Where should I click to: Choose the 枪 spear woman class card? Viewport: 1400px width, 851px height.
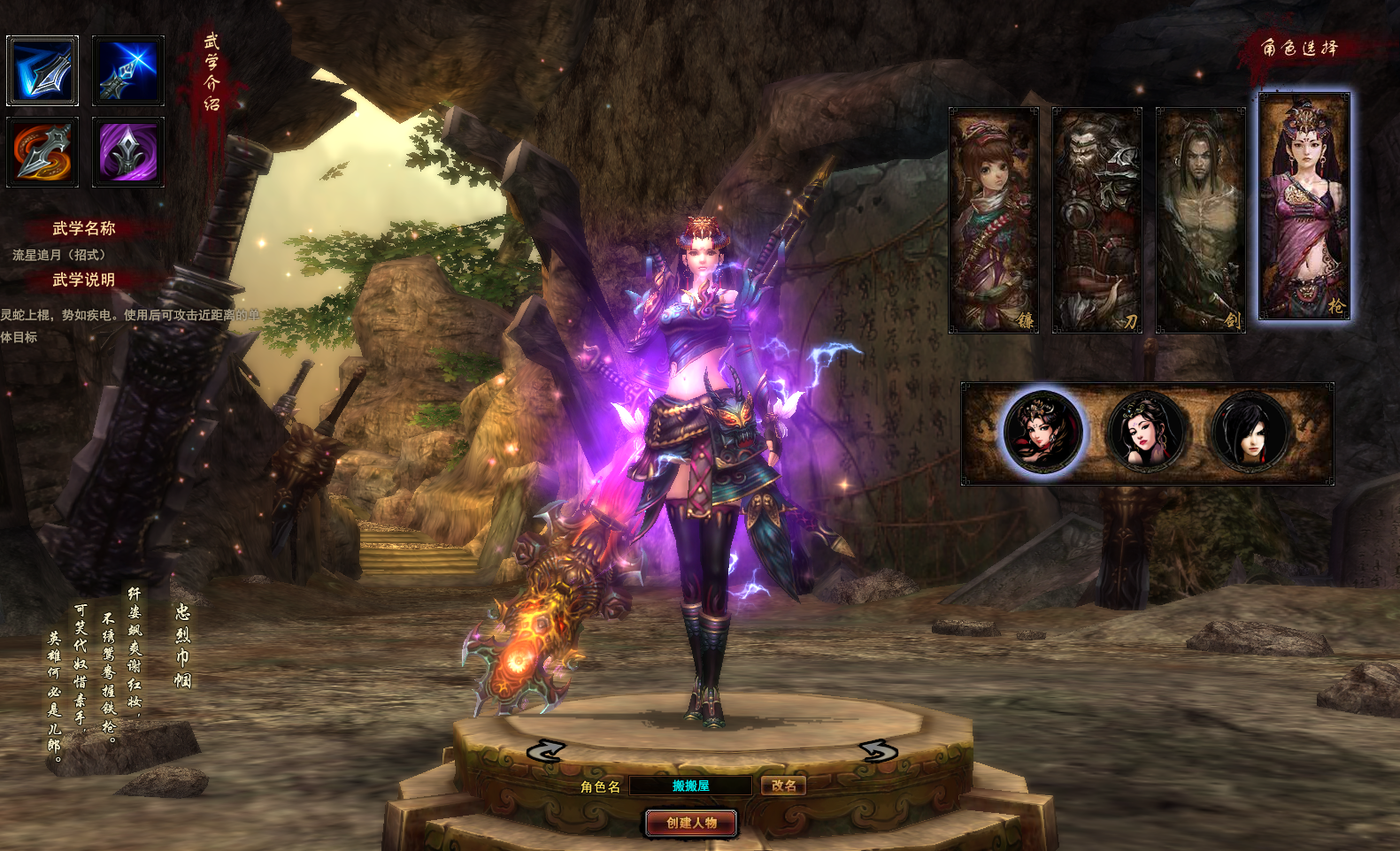(x=1304, y=205)
